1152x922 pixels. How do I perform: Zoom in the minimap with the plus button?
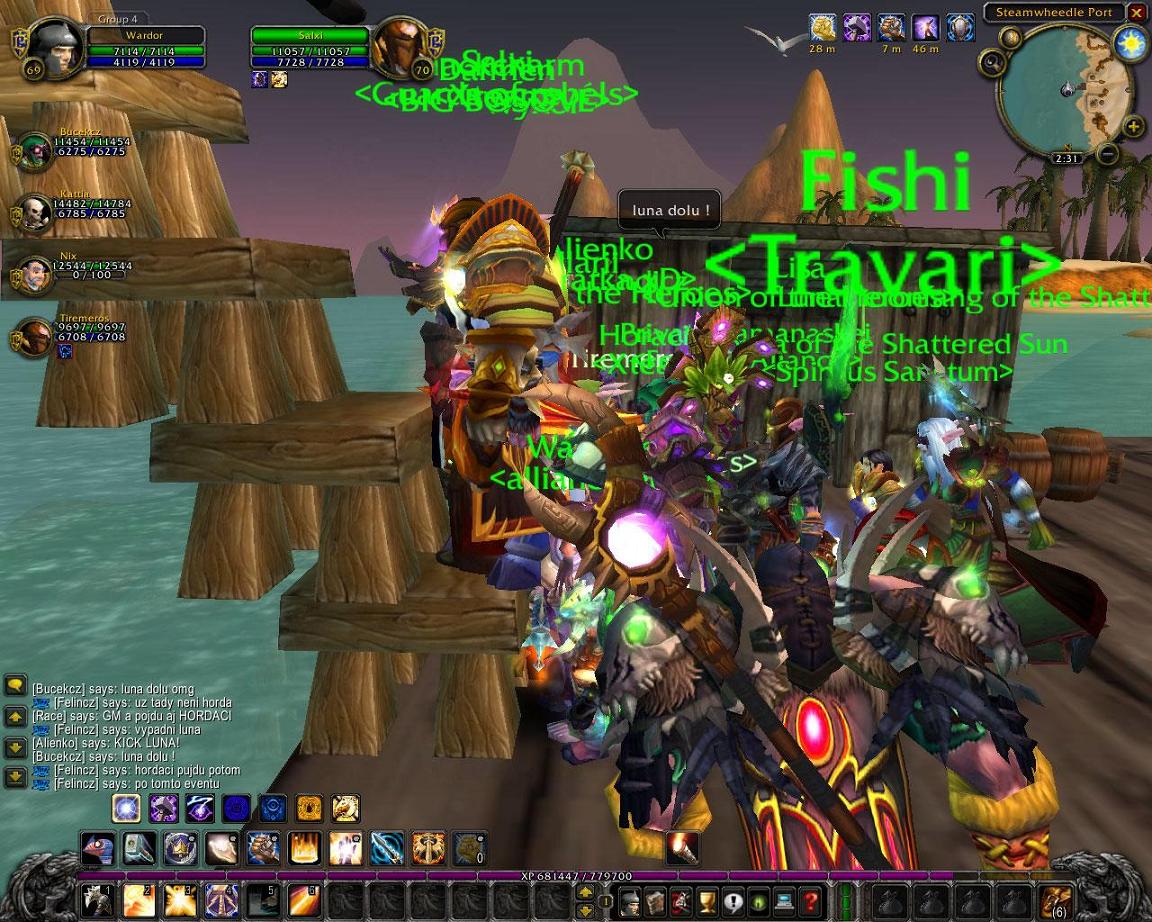click(1133, 127)
